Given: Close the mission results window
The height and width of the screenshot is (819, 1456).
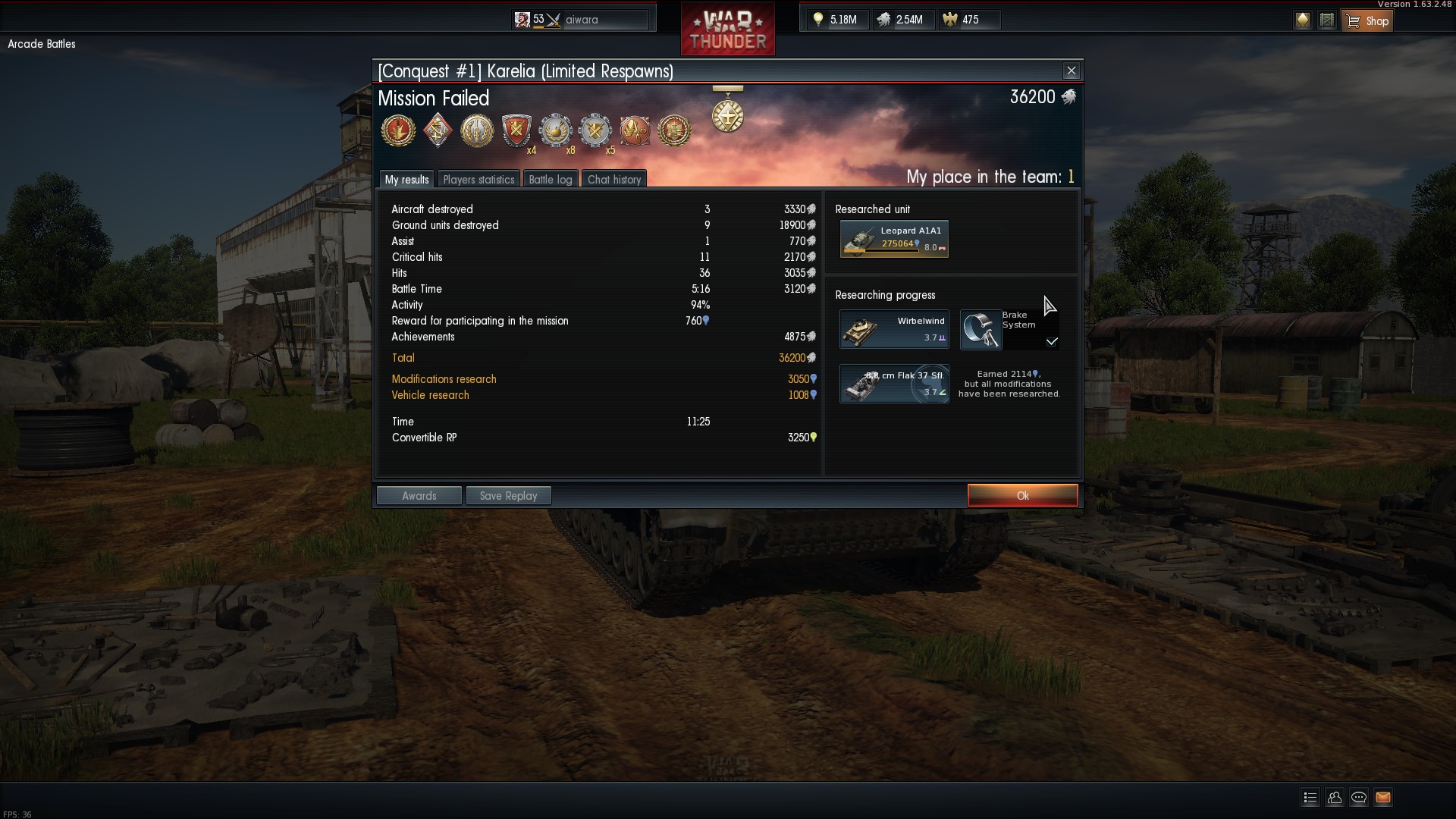Looking at the screenshot, I should (1071, 71).
